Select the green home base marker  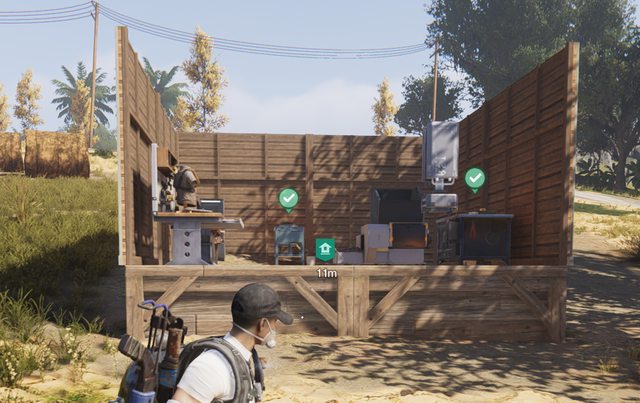coord(325,249)
